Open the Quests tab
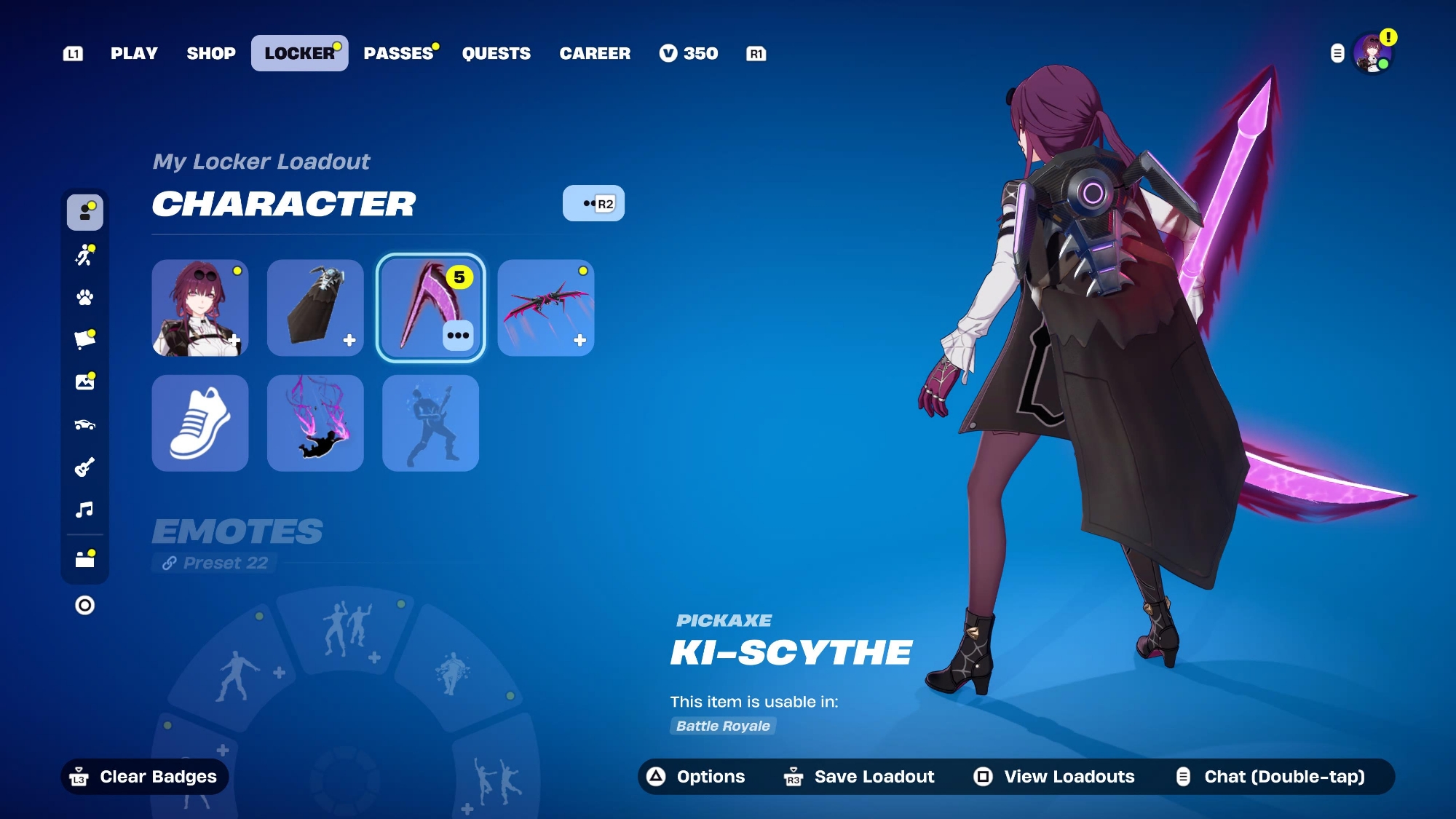Viewport: 1456px width, 819px height. 496,53
